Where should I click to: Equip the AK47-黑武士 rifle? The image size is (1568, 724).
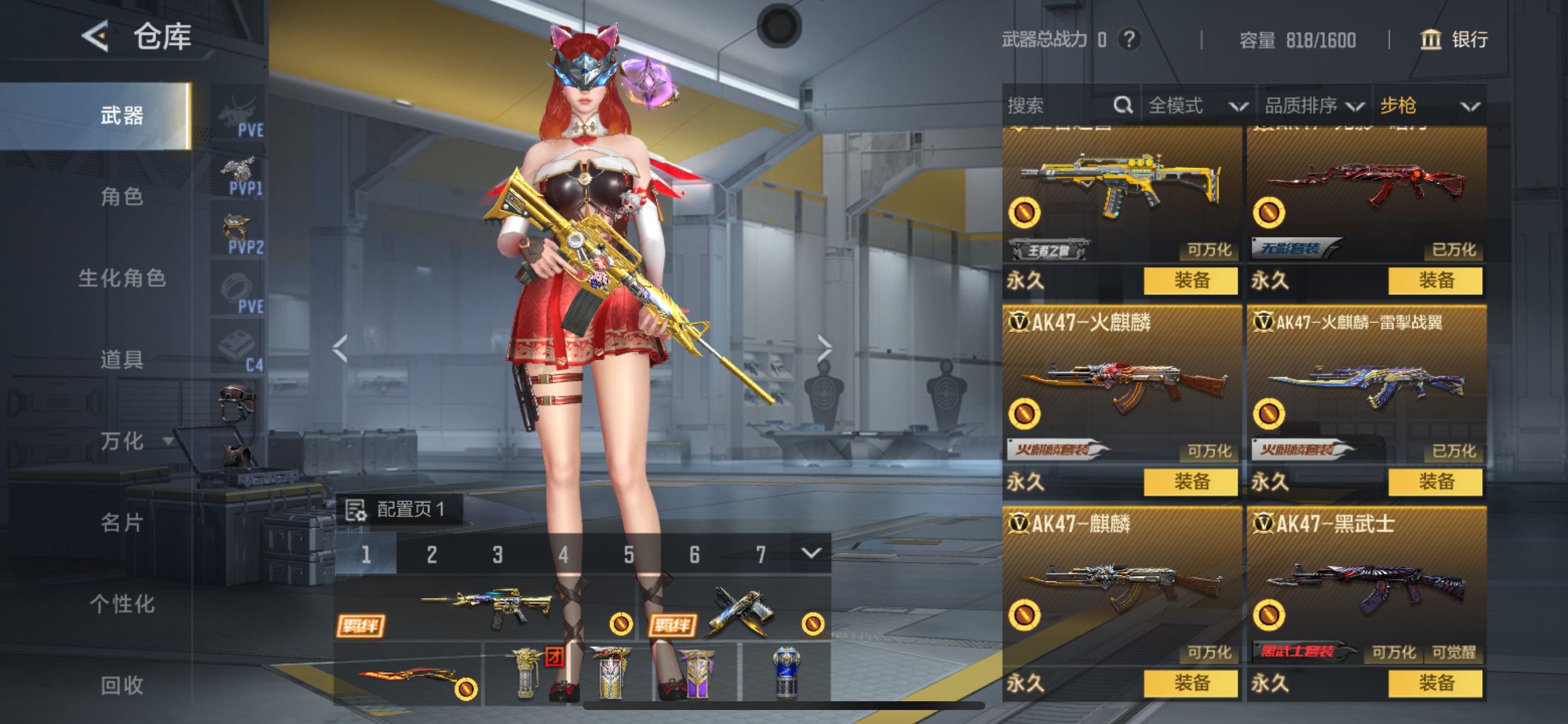(1436, 683)
